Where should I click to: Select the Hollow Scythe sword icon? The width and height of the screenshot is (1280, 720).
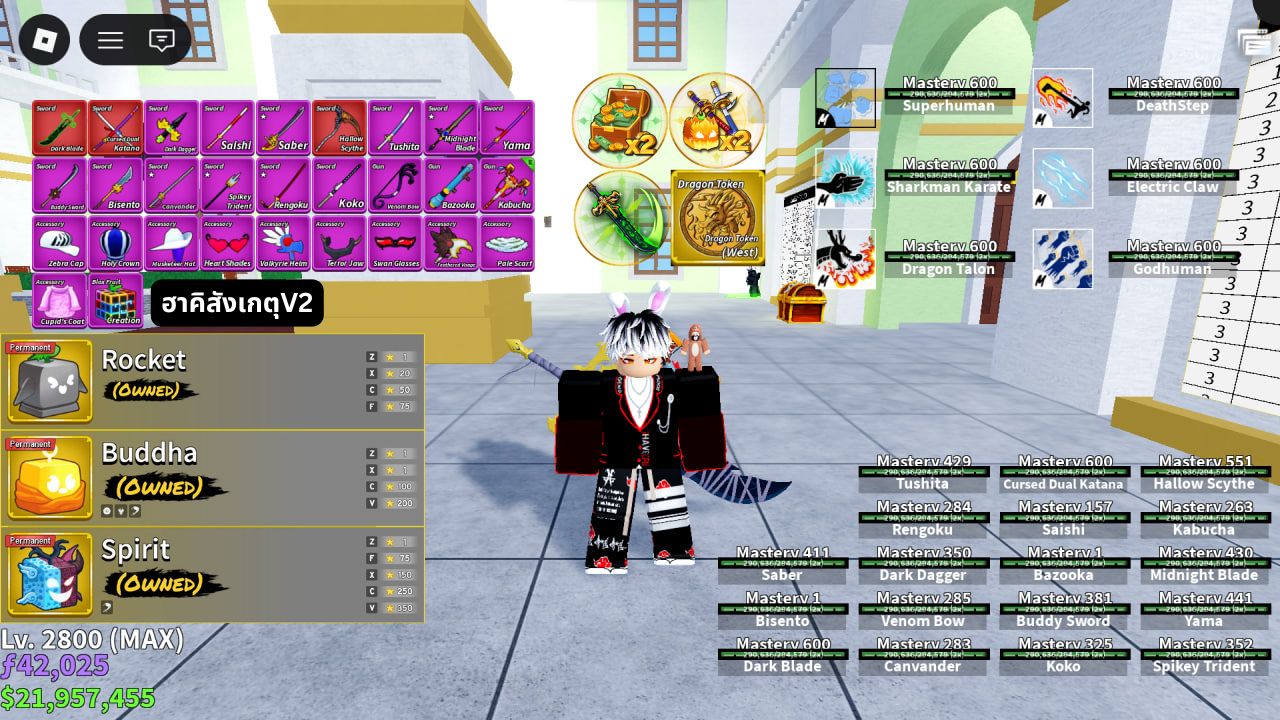(340, 125)
